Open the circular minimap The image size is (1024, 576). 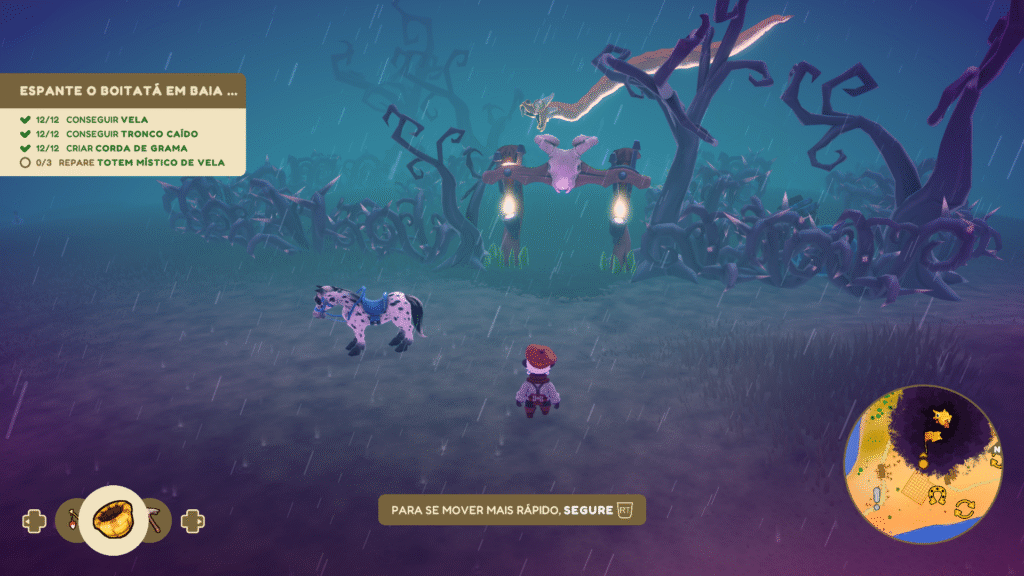tap(922, 463)
